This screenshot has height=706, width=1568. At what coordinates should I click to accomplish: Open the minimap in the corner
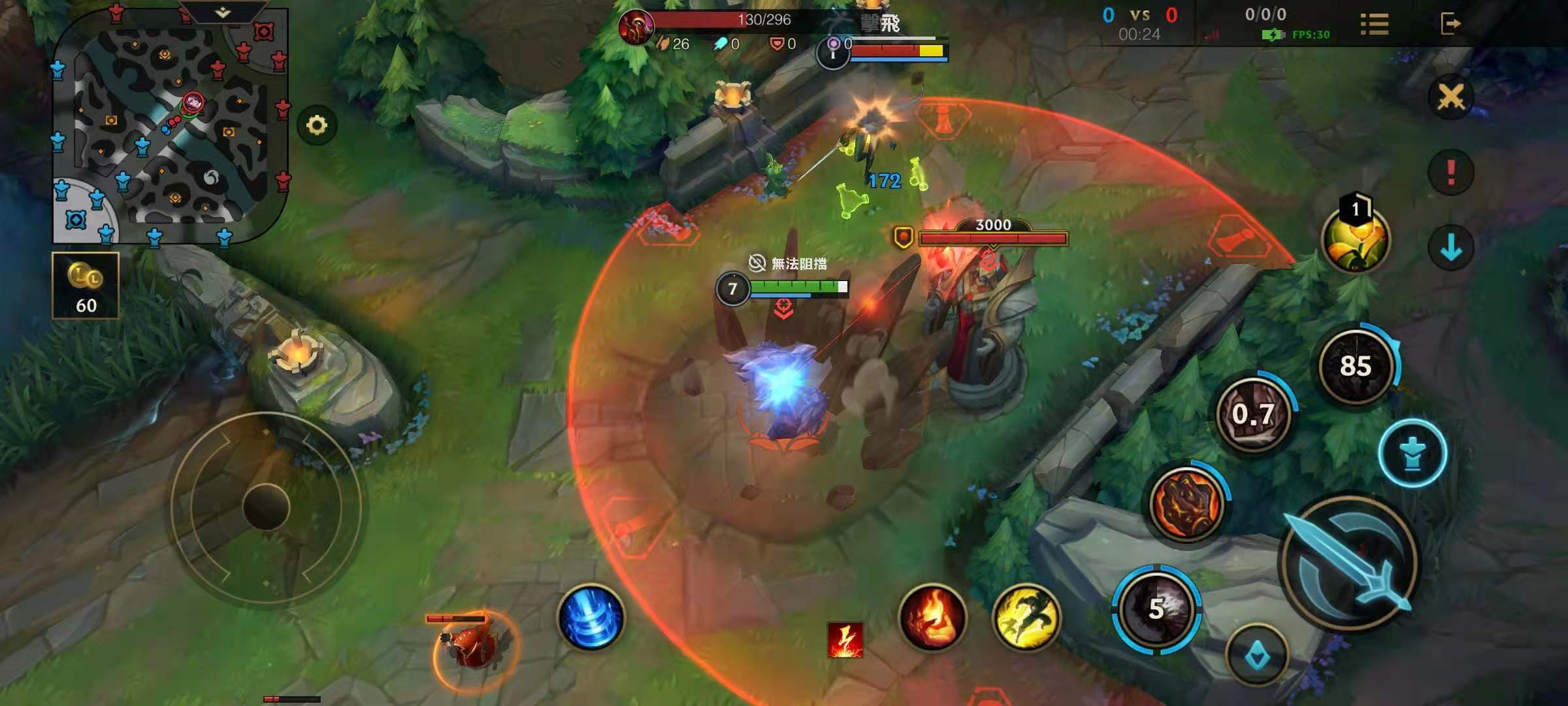[x=170, y=127]
